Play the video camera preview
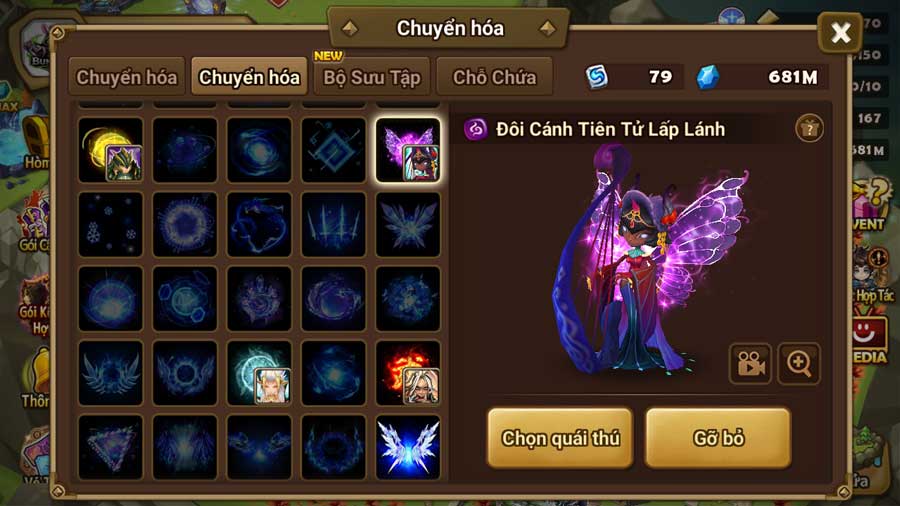 751,364
